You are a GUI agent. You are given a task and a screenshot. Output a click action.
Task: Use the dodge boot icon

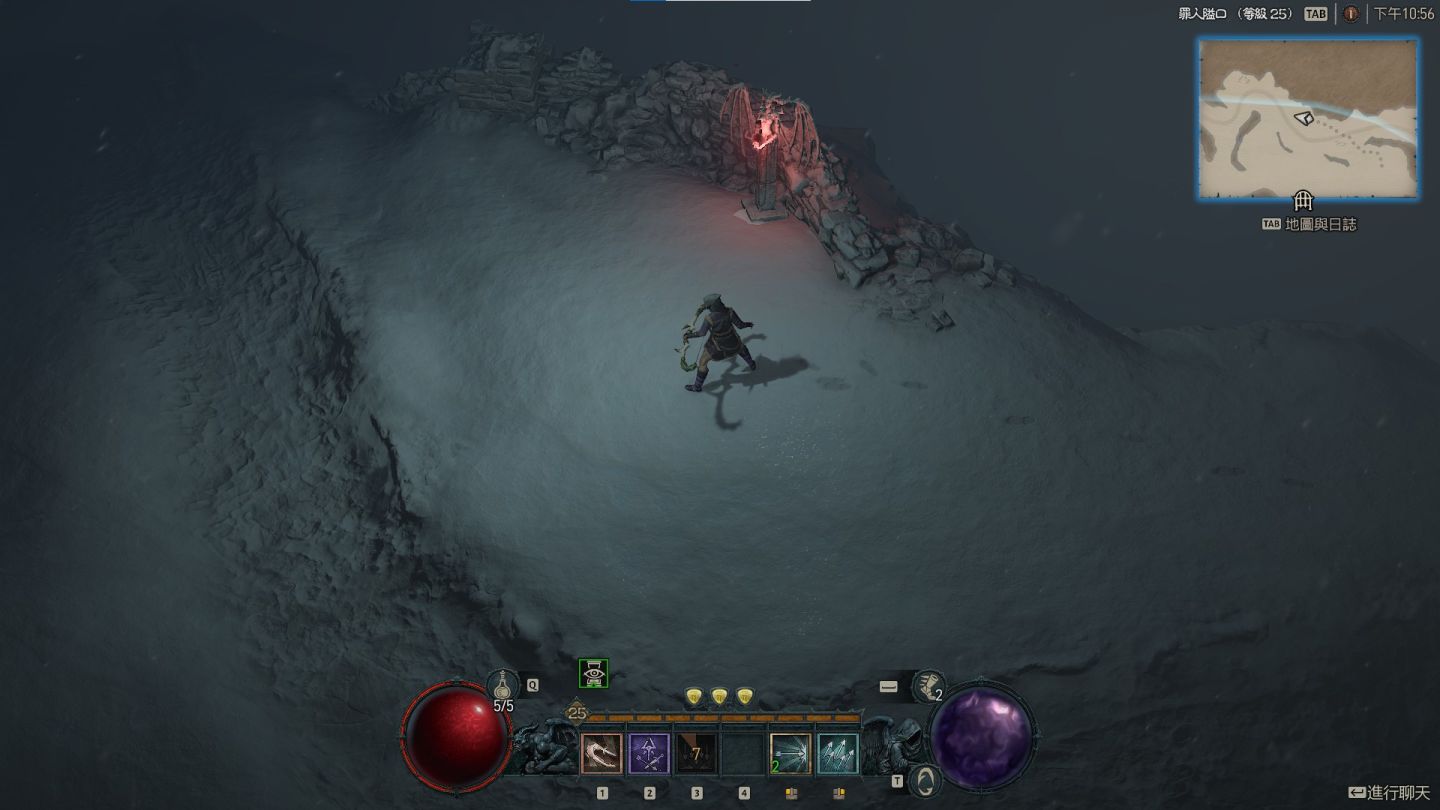(x=929, y=686)
